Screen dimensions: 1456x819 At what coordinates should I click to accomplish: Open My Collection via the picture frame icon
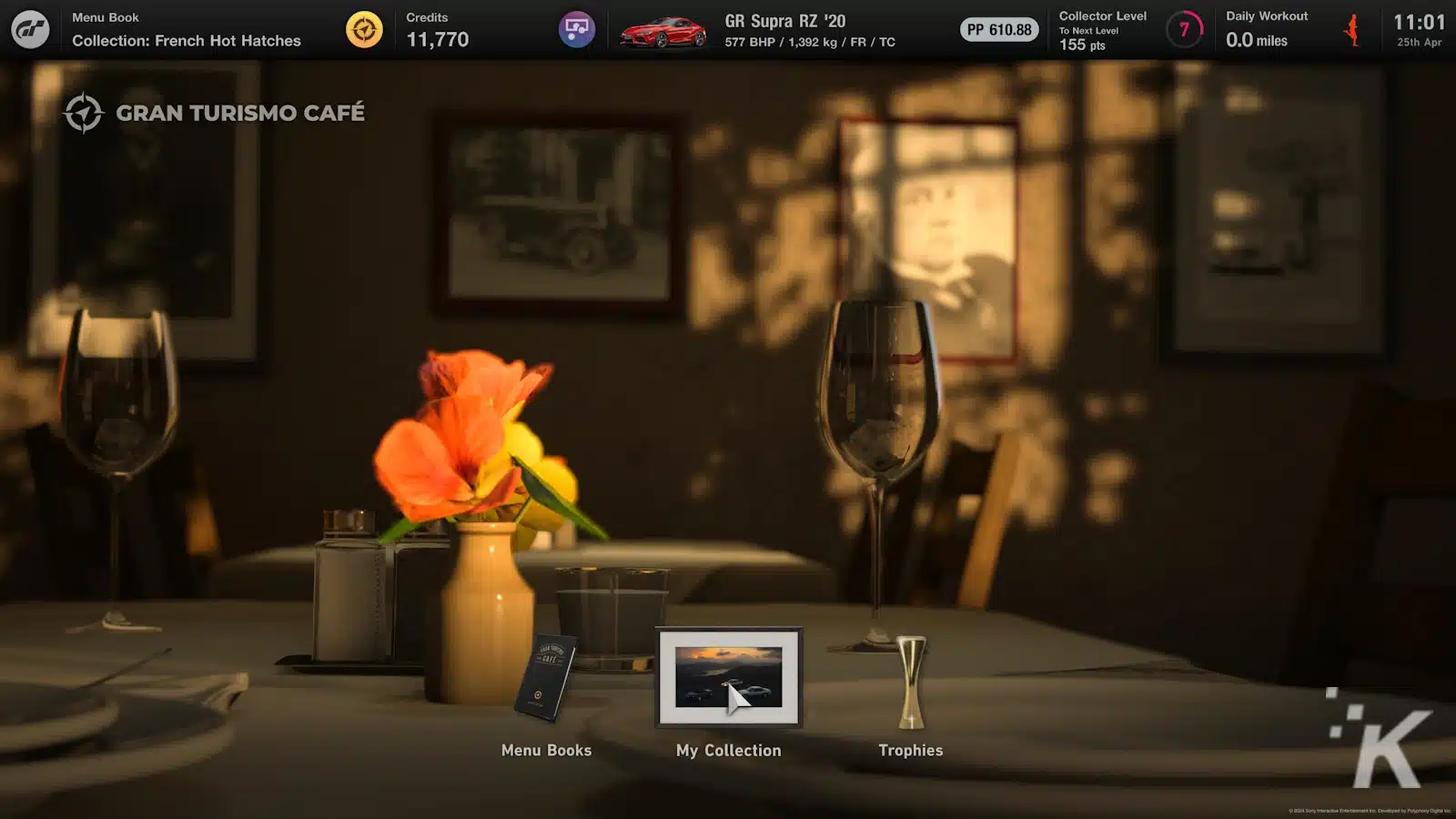pos(728,678)
